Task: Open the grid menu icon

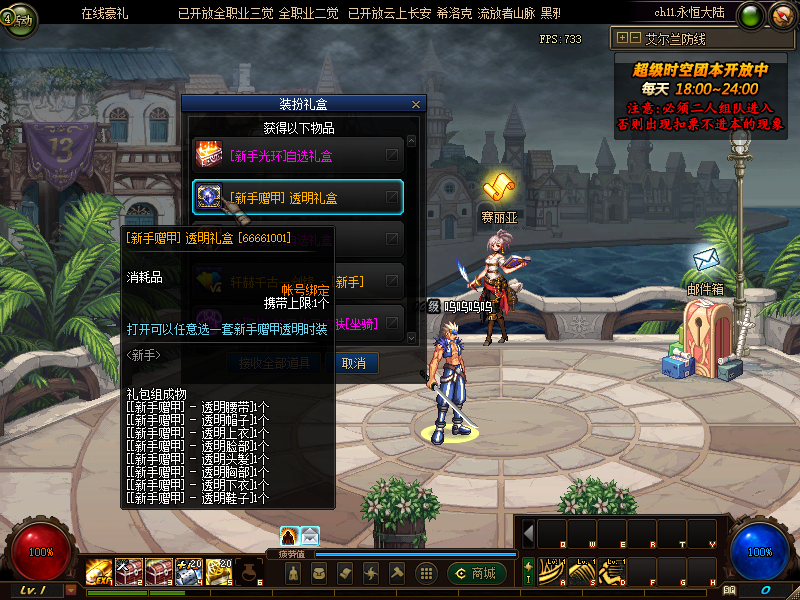Action: click(425, 573)
